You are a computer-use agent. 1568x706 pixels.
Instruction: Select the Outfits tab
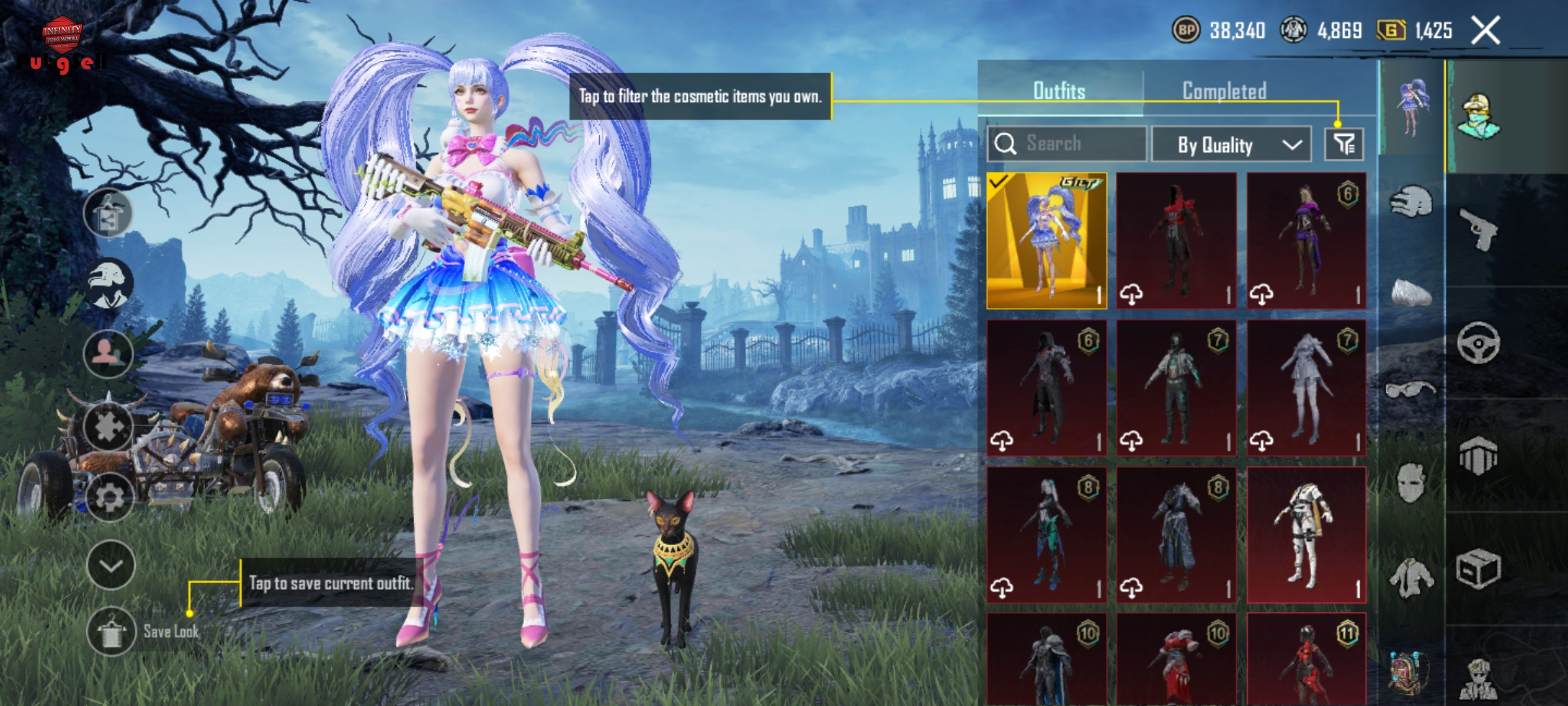(x=1059, y=91)
